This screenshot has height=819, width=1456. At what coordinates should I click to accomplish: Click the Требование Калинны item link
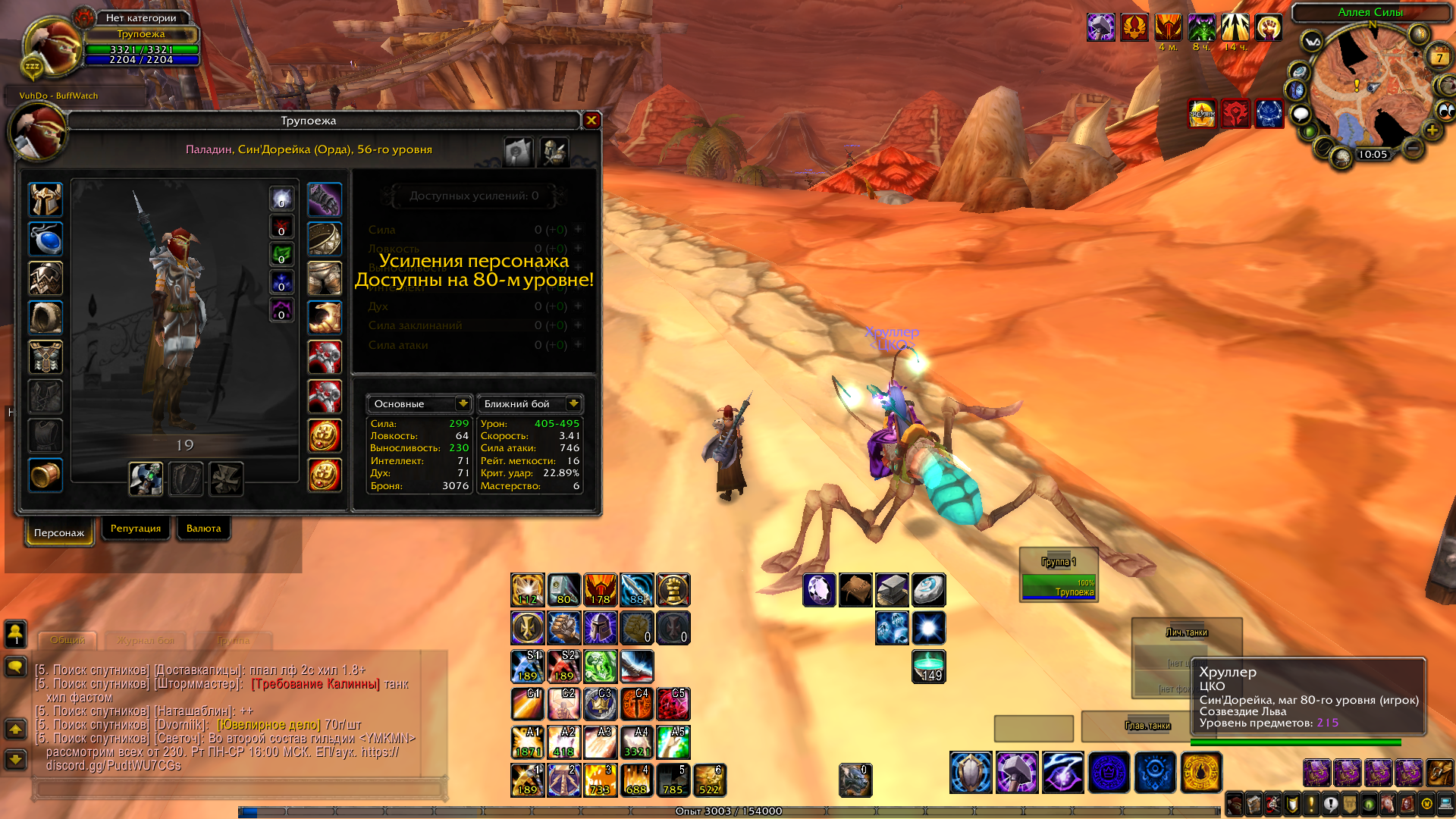(315, 684)
